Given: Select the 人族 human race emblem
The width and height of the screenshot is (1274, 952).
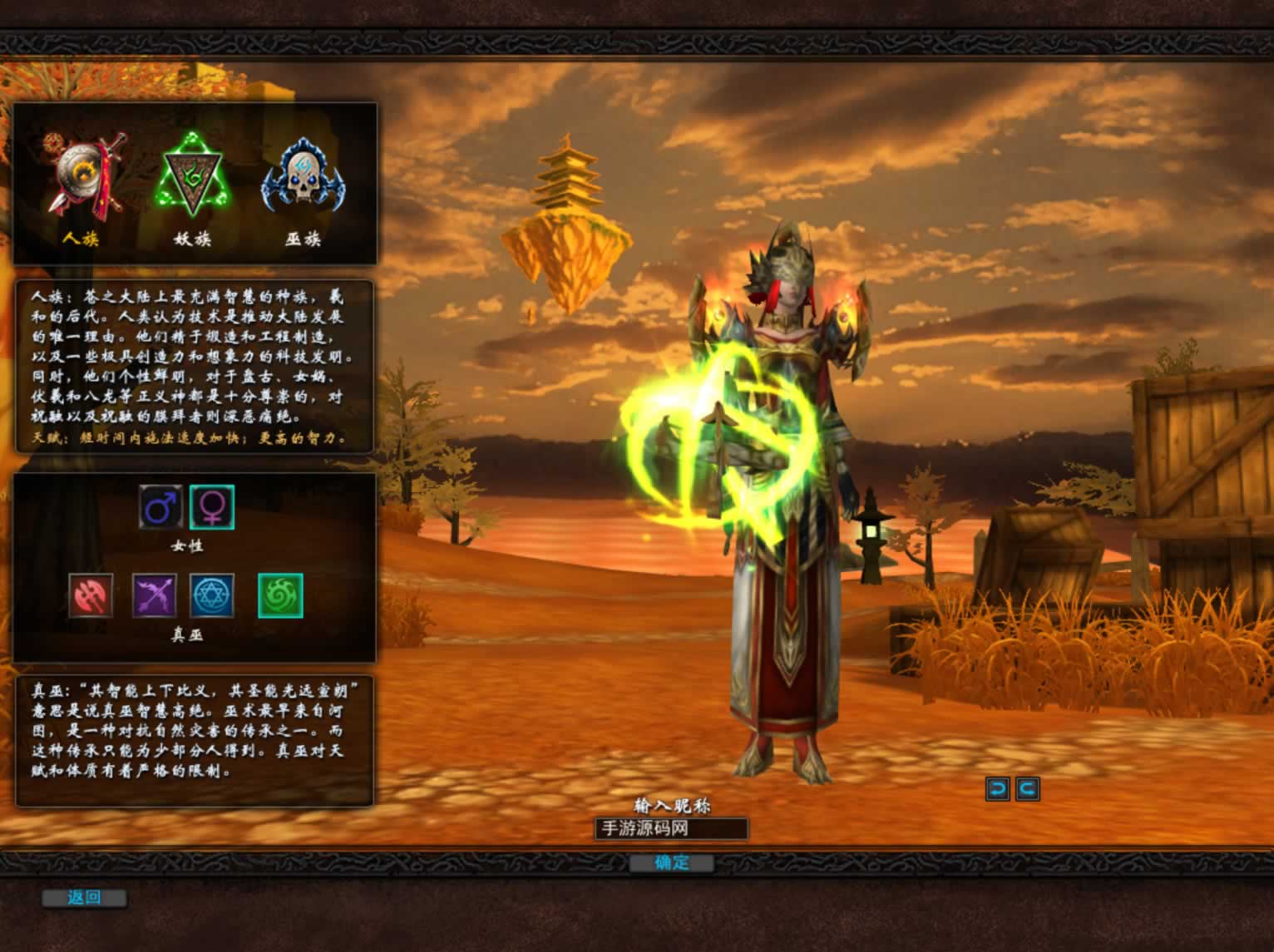Looking at the screenshot, I should 86,176.
